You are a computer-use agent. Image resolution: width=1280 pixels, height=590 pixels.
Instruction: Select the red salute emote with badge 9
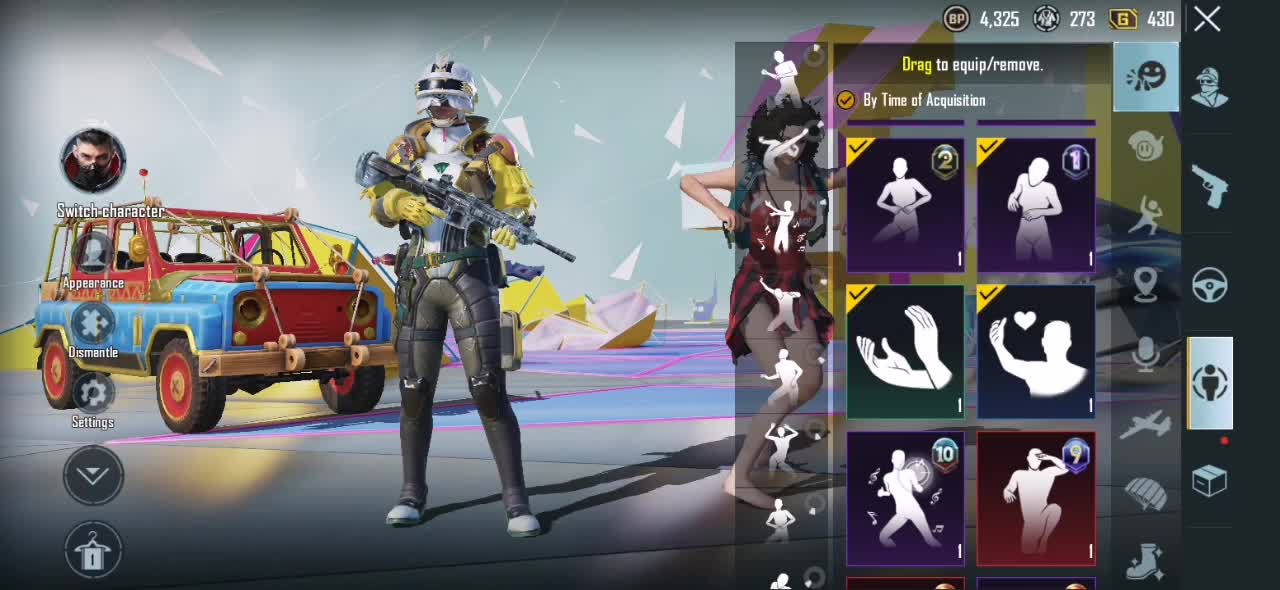[1036, 498]
